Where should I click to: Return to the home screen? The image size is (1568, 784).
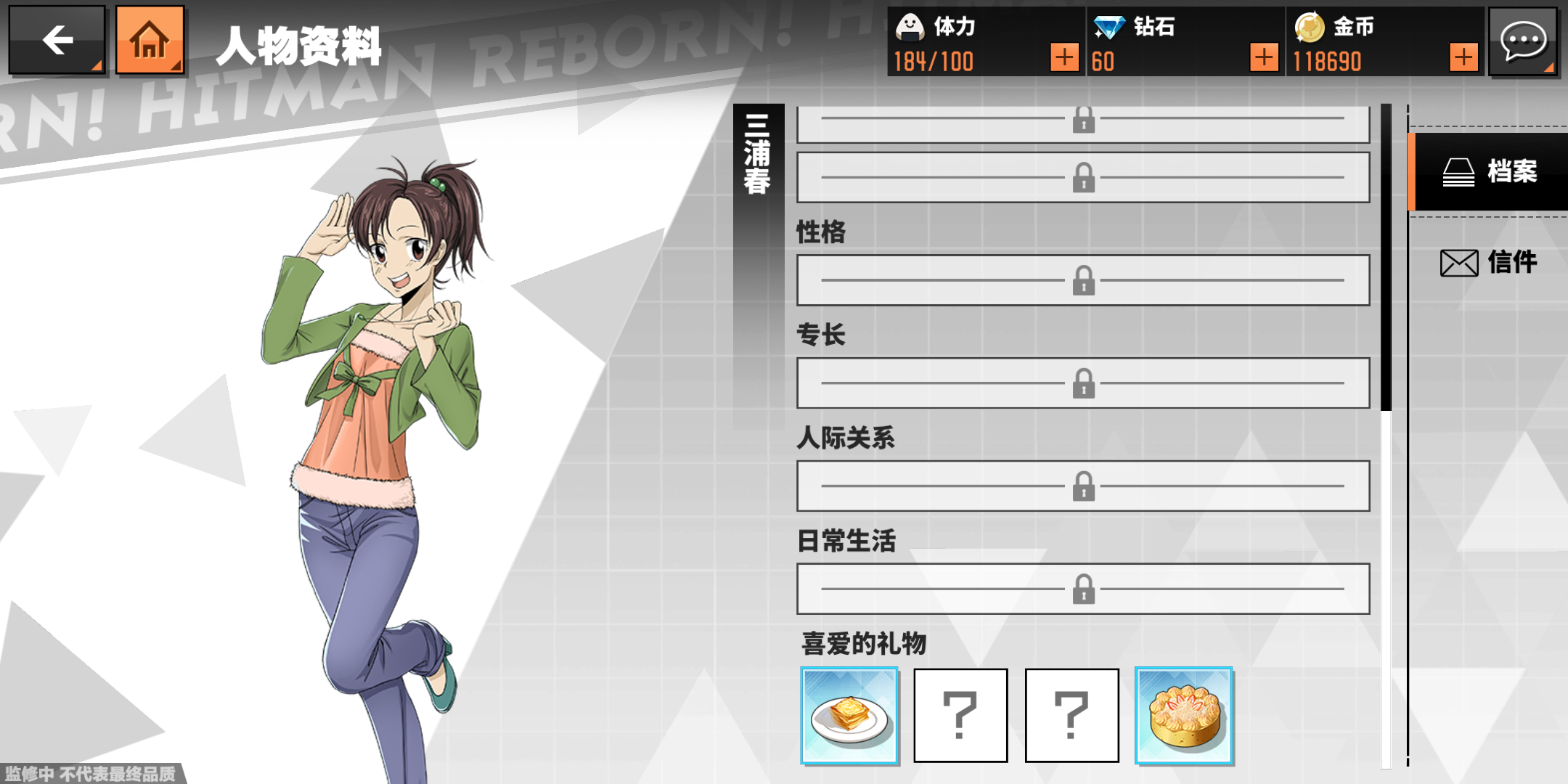click(150, 41)
